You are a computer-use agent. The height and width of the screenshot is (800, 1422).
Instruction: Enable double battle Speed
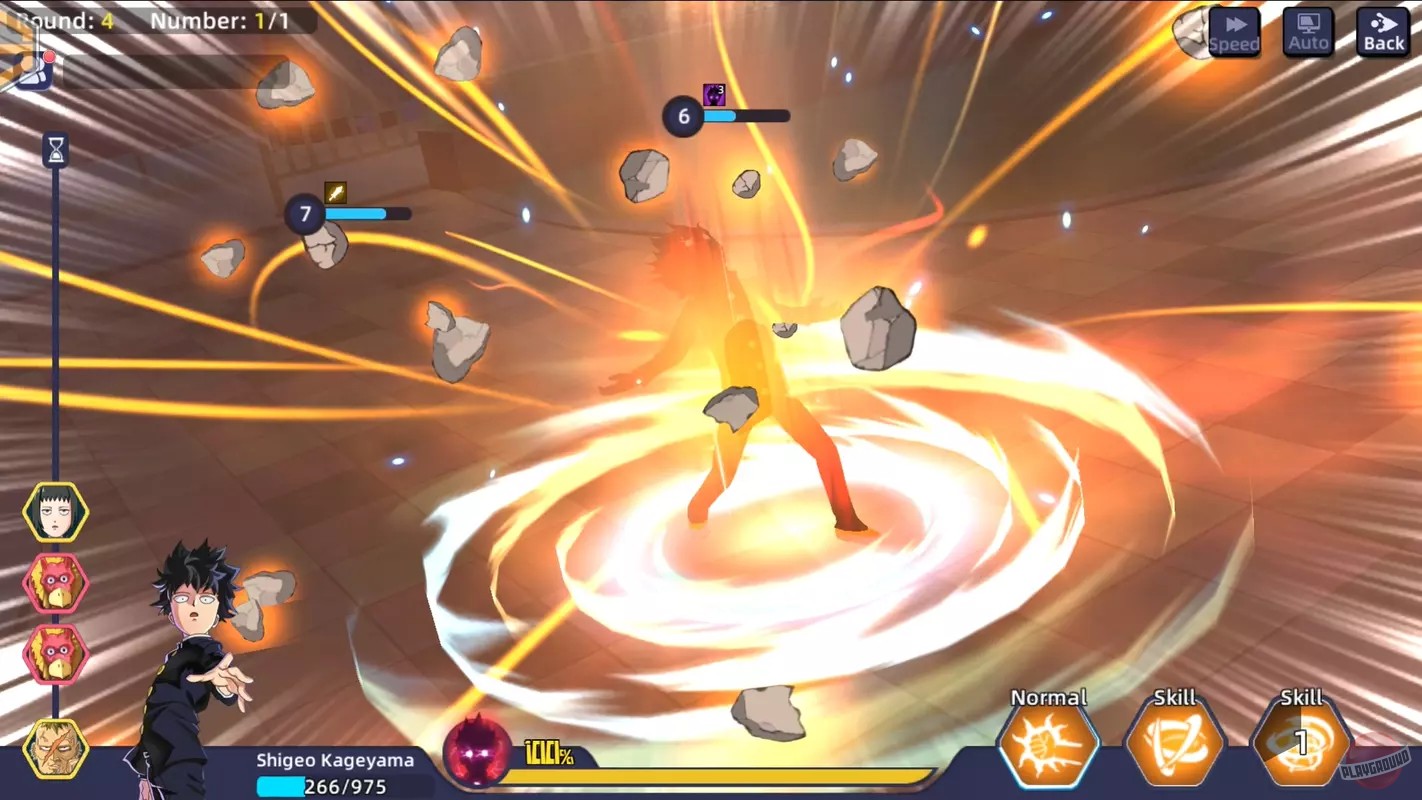[1234, 32]
